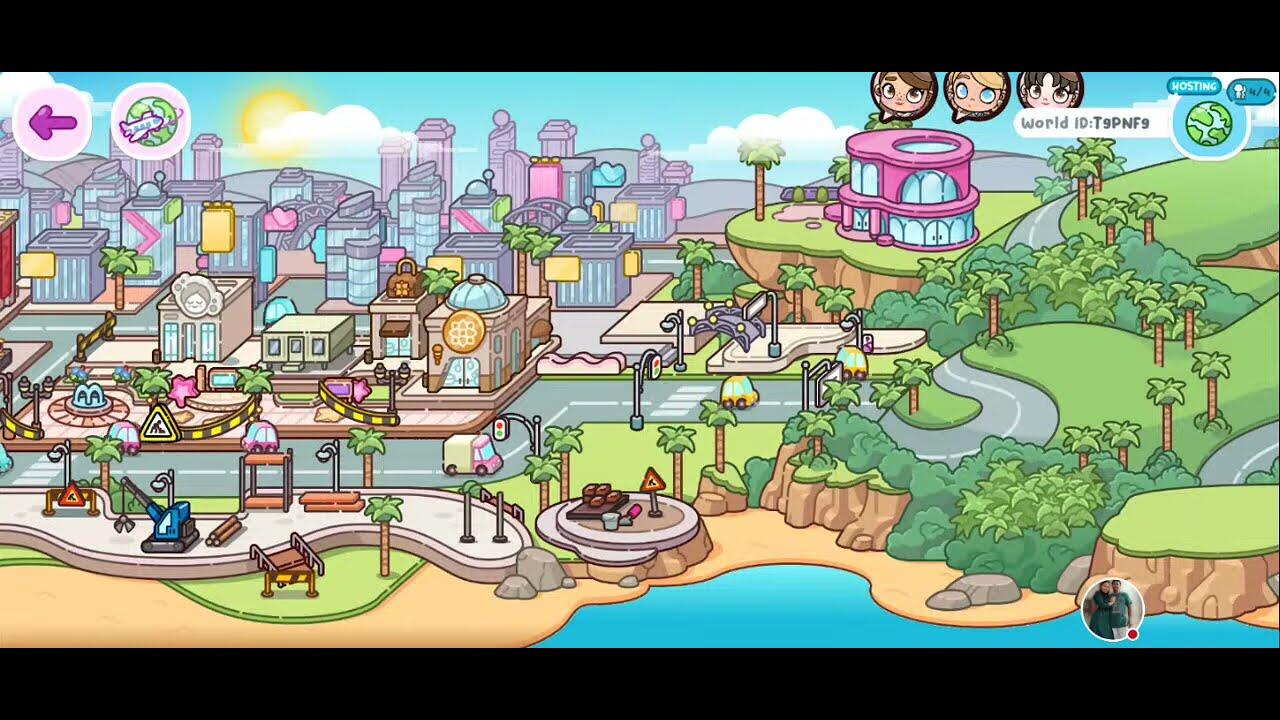The height and width of the screenshot is (720, 1280).
Task: Open the 4/4 player count badge
Action: tap(1250, 91)
